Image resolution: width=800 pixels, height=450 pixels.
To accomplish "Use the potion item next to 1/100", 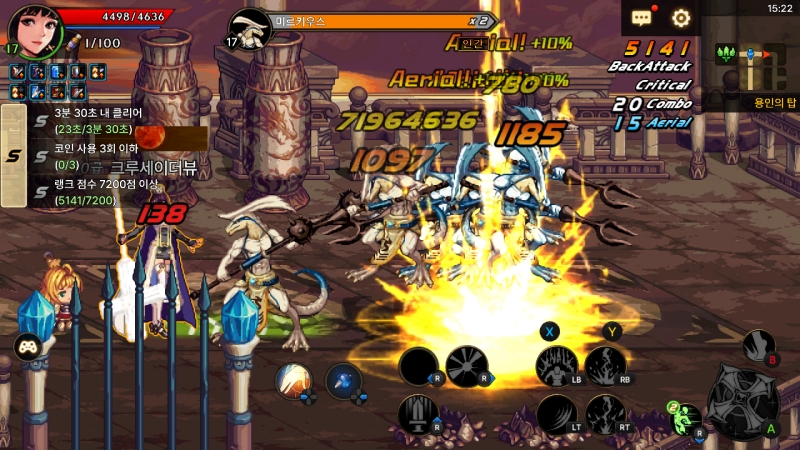I will [x=73, y=42].
